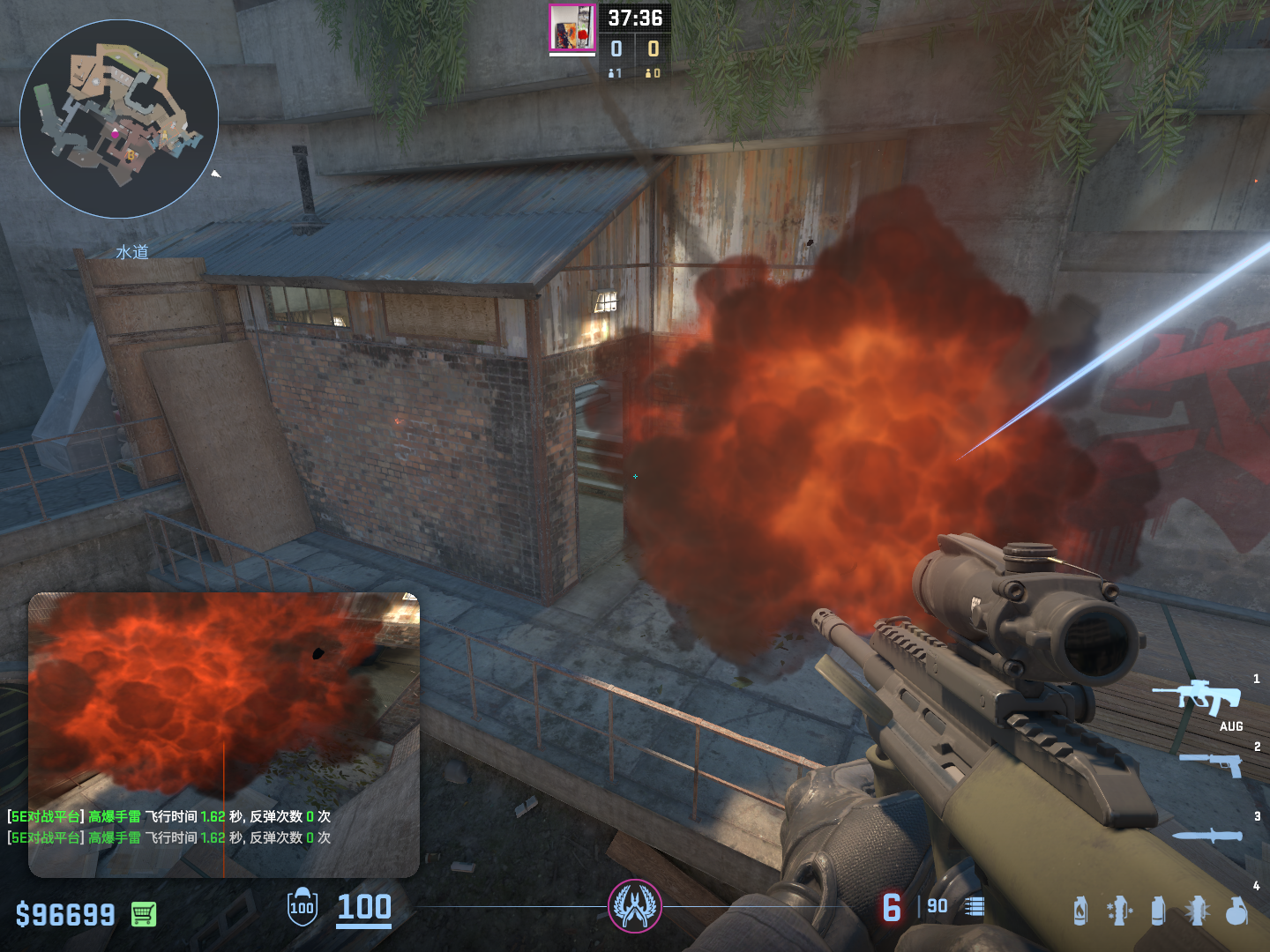Select the AUG rifle weapon slot
Screen dimensions: 1270x952
(x=1198, y=697)
